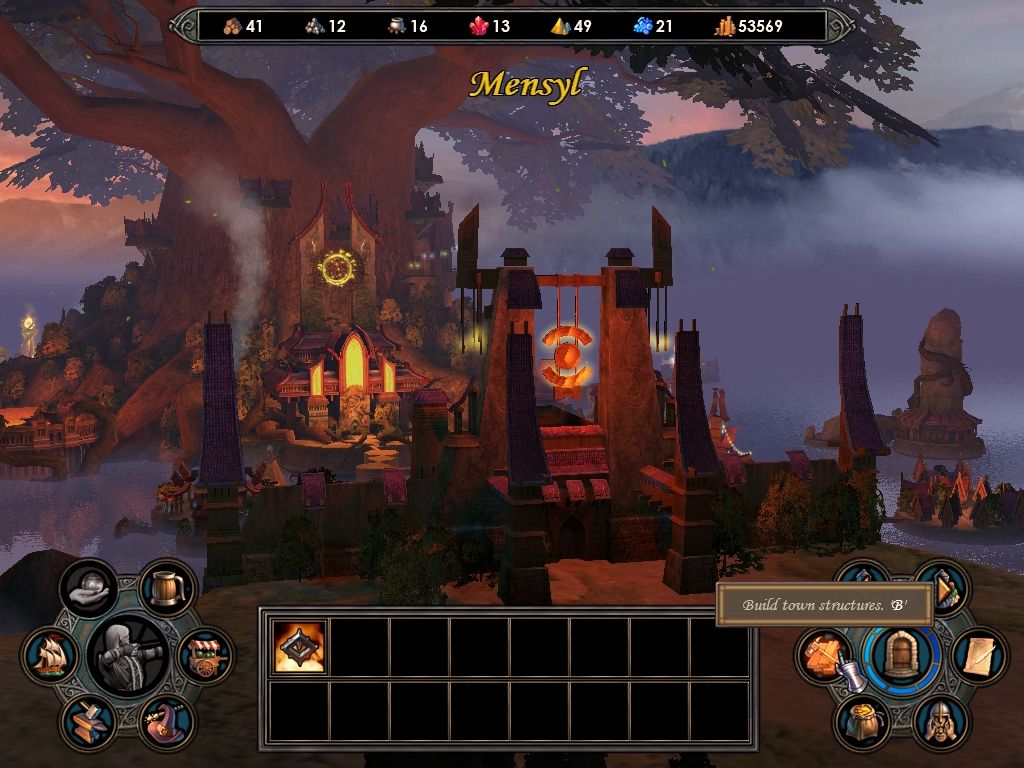Viewport: 1024px width, 768px height.
Task: Select the building icon in the first slot
Action: click(300, 647)
